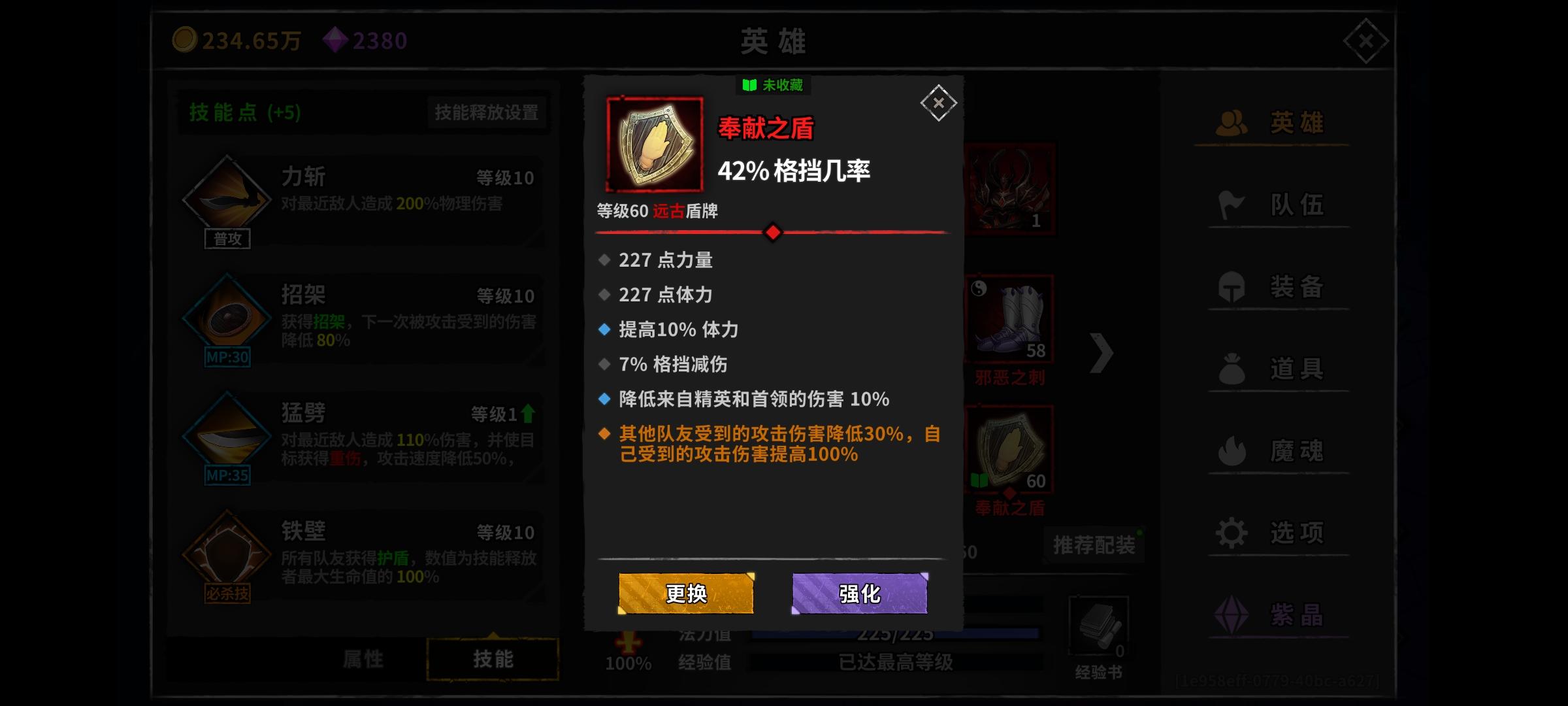Open 技能释放设置 skill release settings
Image resolution: width=1568 pixels, height=706 pixels.
pyautogui.click(x=486, y=112)
